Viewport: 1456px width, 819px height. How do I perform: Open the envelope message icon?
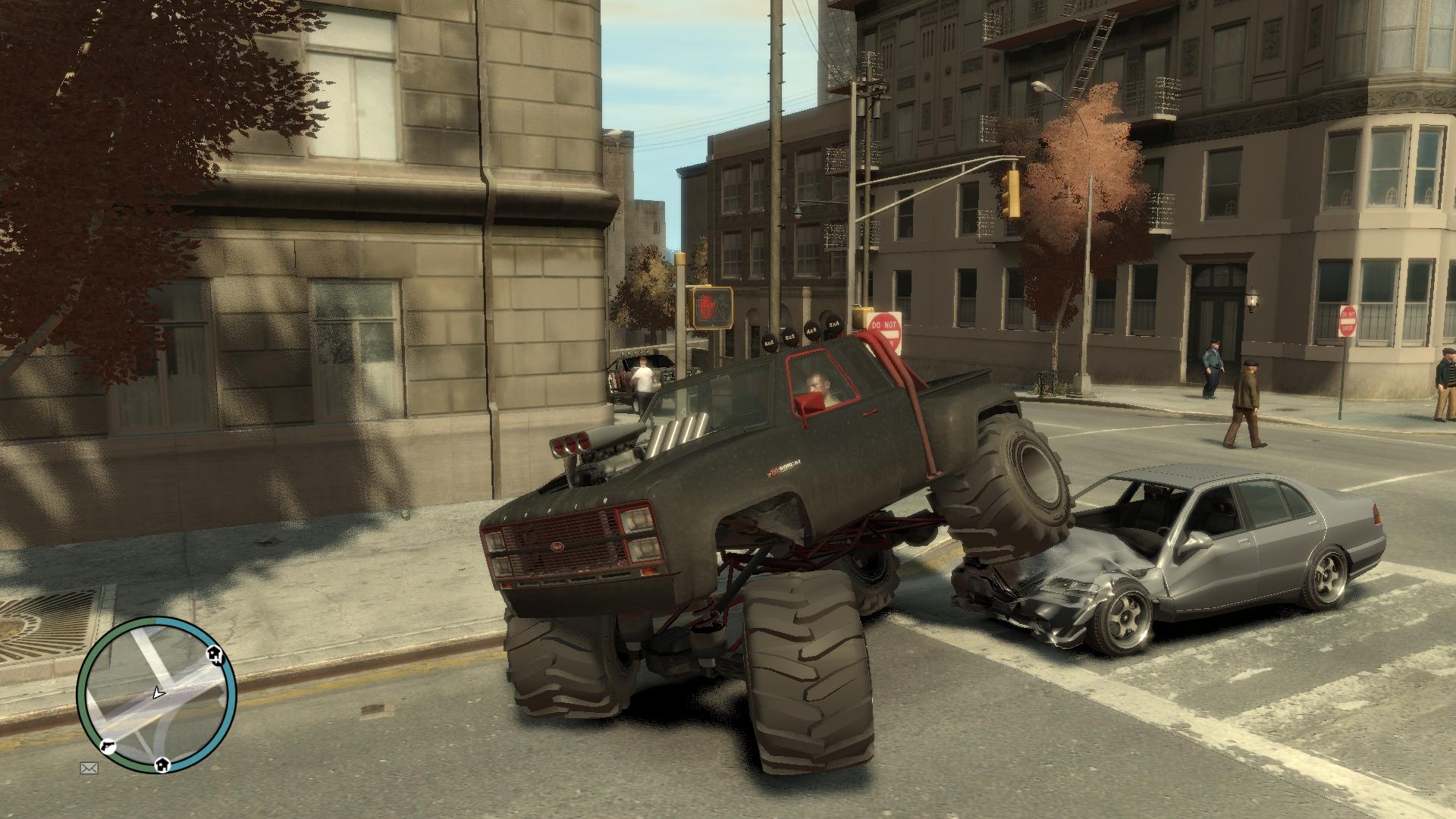coord(89,768)
